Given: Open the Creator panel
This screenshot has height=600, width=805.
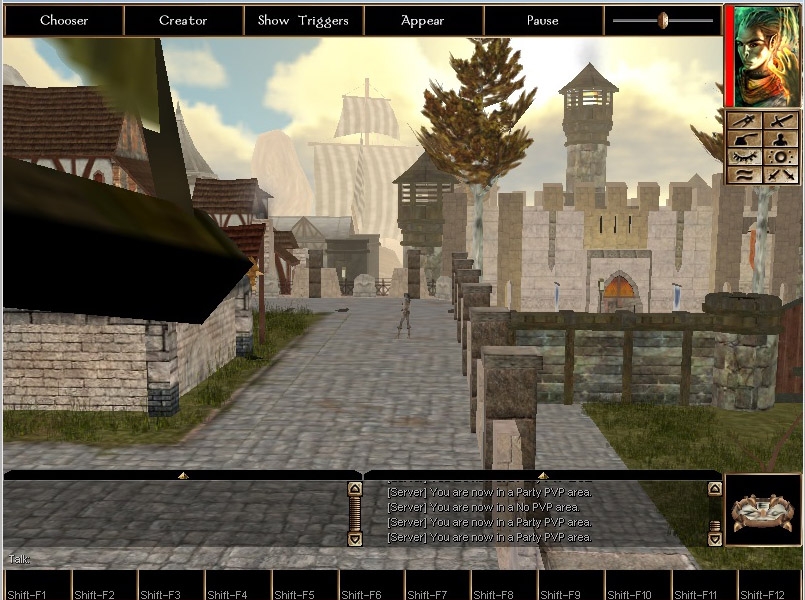Looking at the screenshot, I should click(184, 21).
